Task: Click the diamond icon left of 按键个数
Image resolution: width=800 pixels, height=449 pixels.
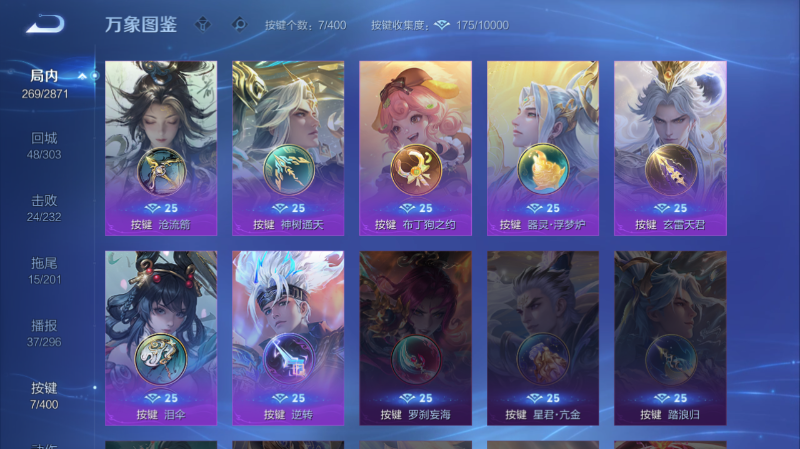Action: 238,25
